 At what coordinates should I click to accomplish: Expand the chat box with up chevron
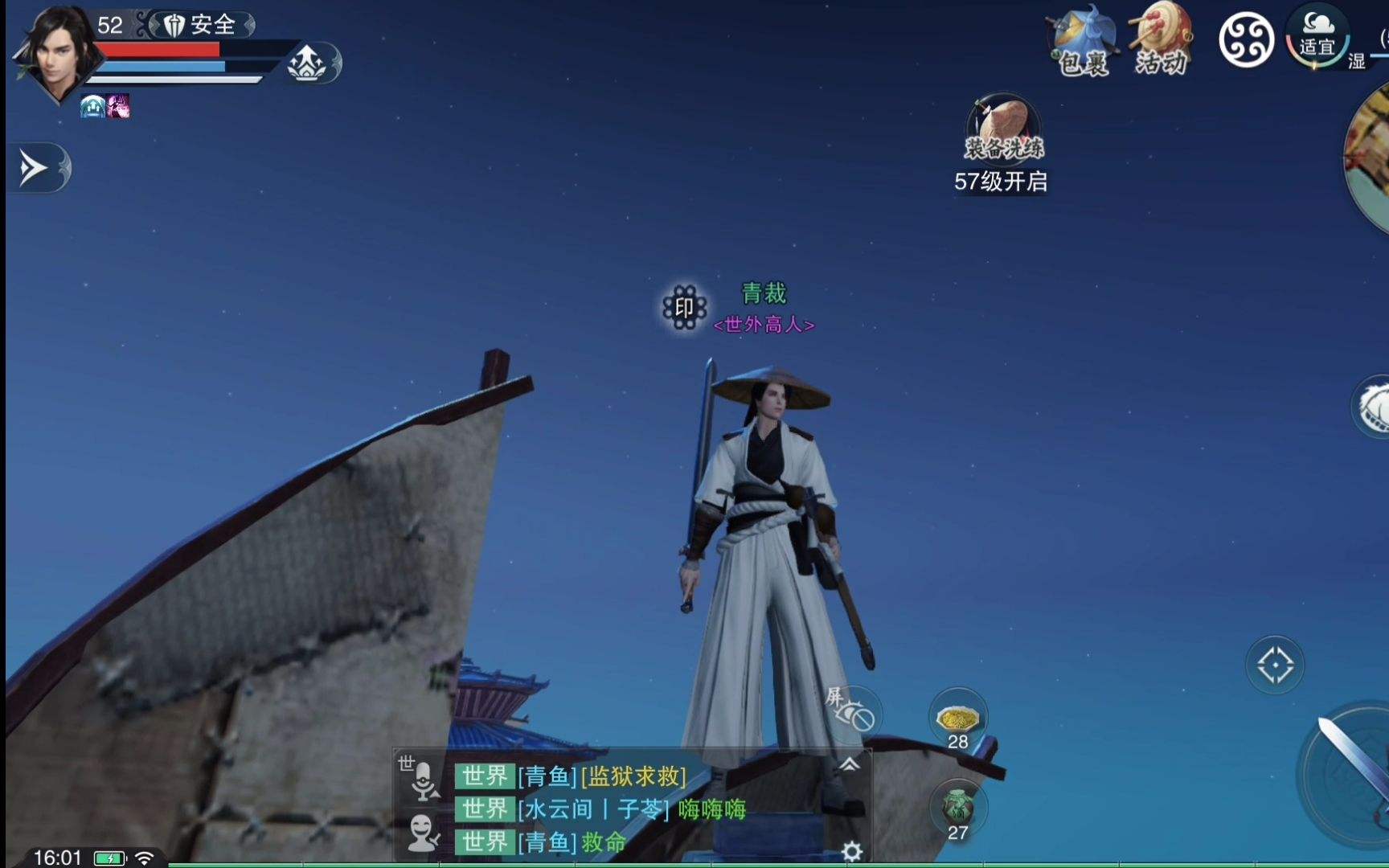coord(849,764)
